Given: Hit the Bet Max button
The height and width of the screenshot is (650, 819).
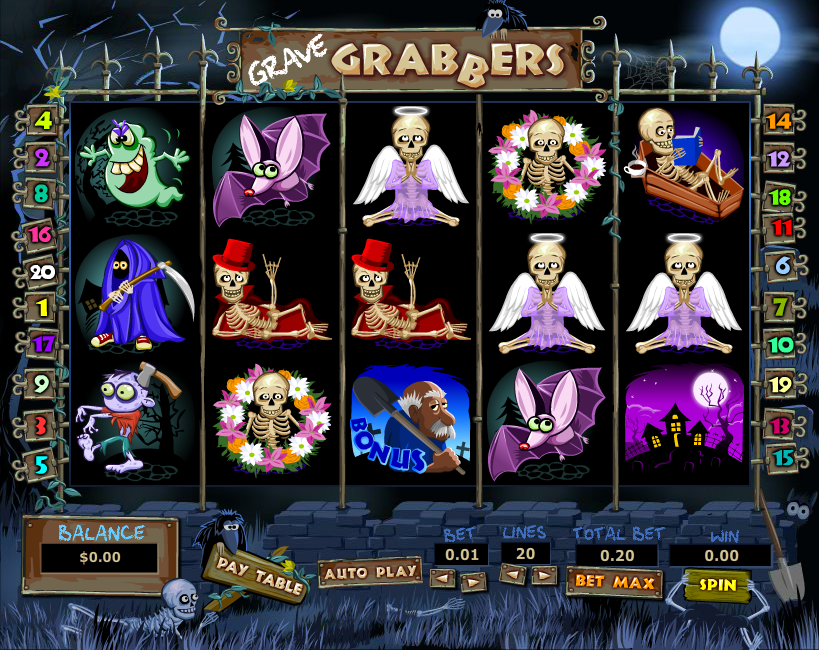Looking at the screenshot, I should pos(614,582).
